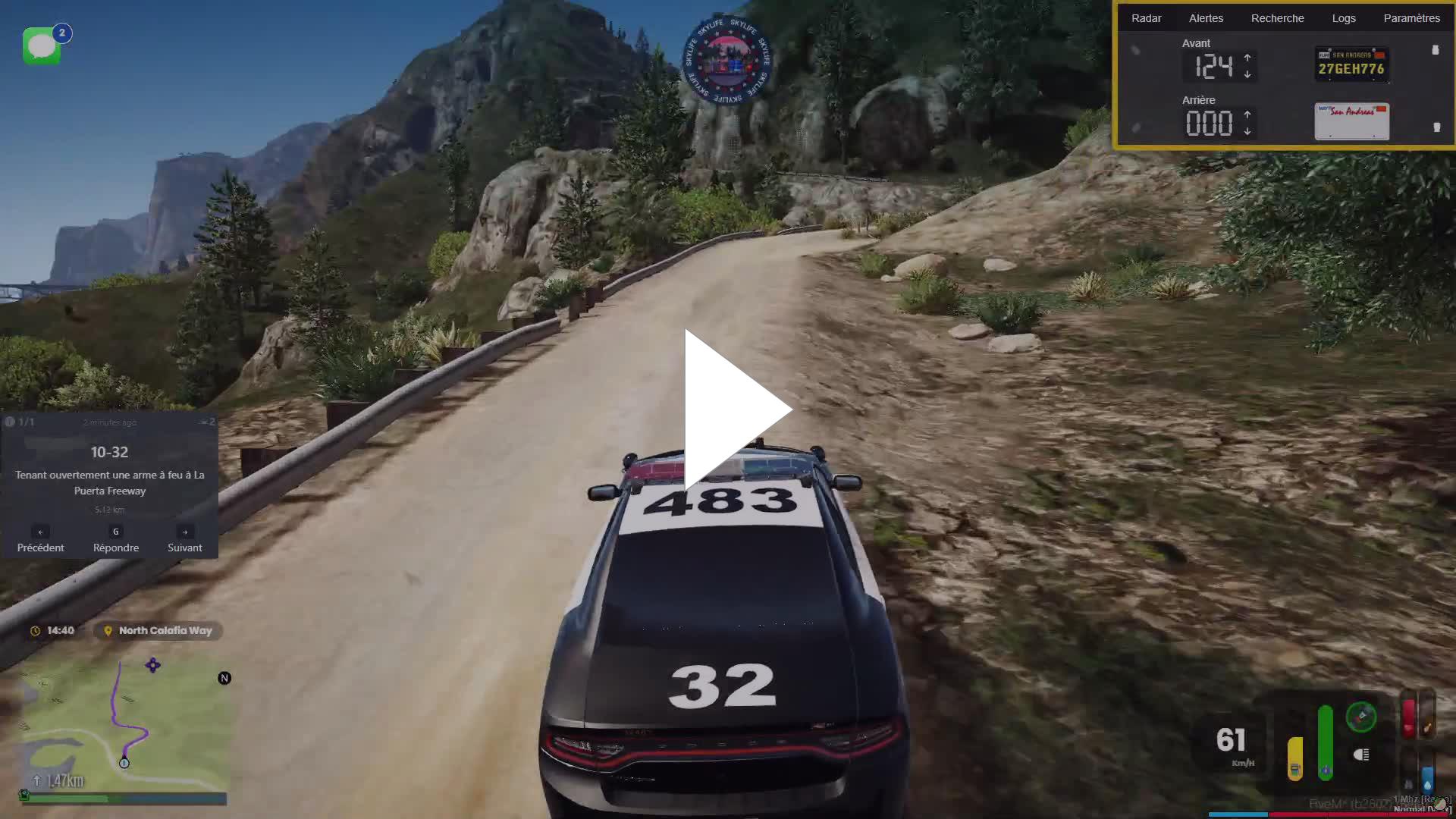Viewport: 1456px width, 819px height.
Task: Open the Recherche tab
Action: coord(1277,18)
